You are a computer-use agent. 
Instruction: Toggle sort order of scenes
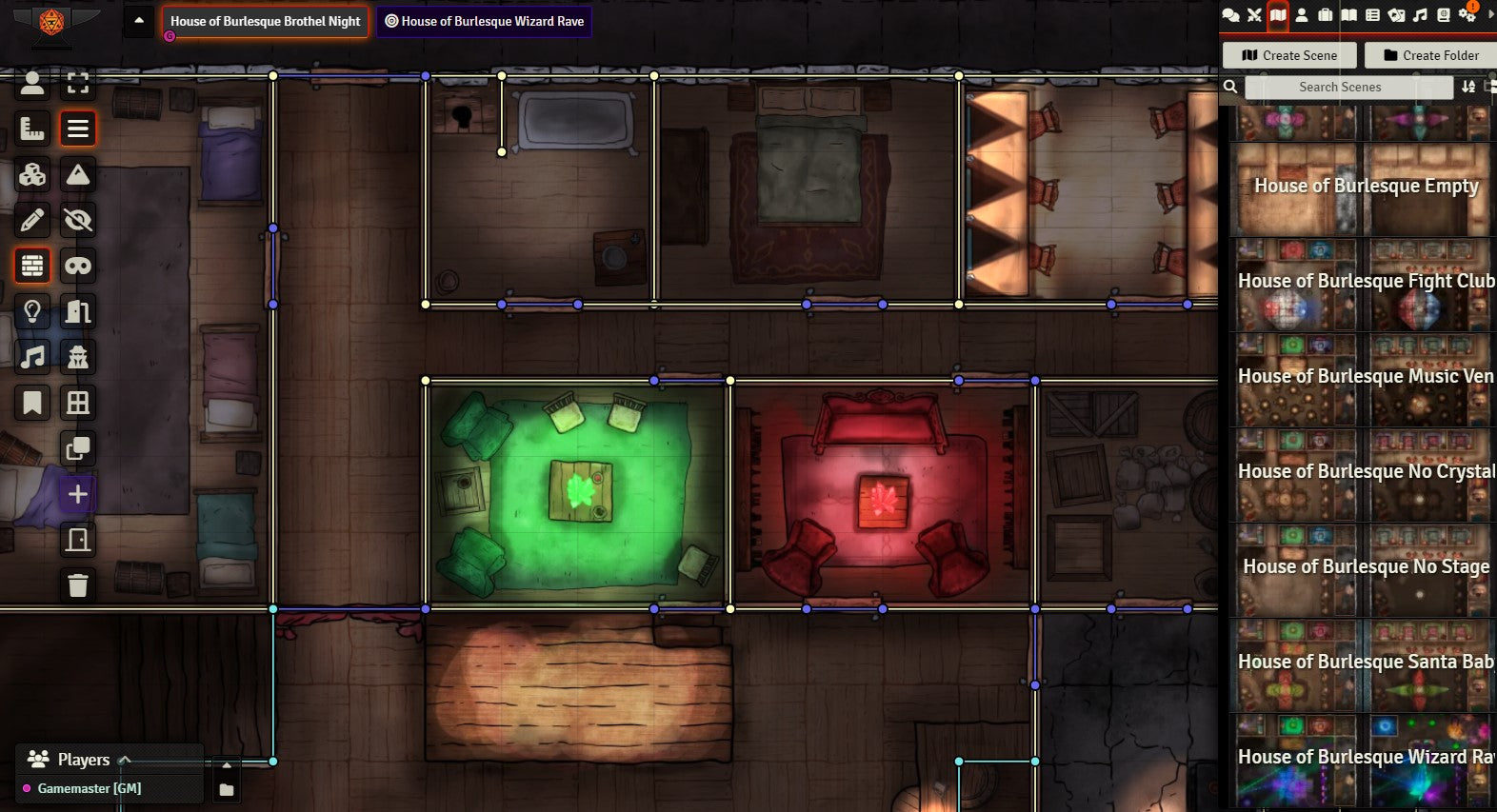point(1468,87)
